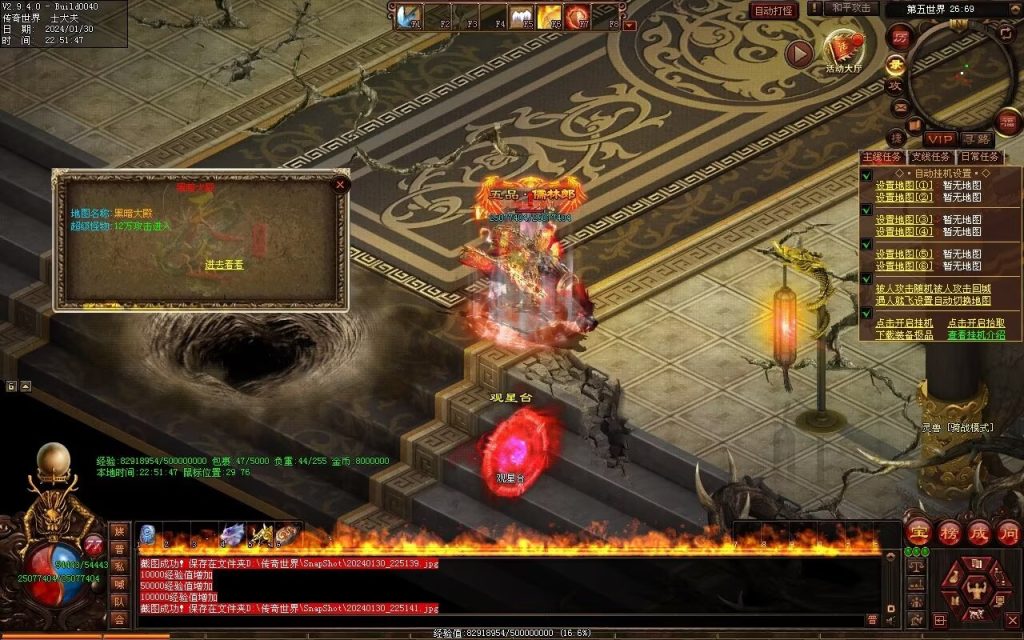Click the 点击开启拾取 auto-pickup link
This screenshot has height=640, width=1024.
tap(977, 323)
